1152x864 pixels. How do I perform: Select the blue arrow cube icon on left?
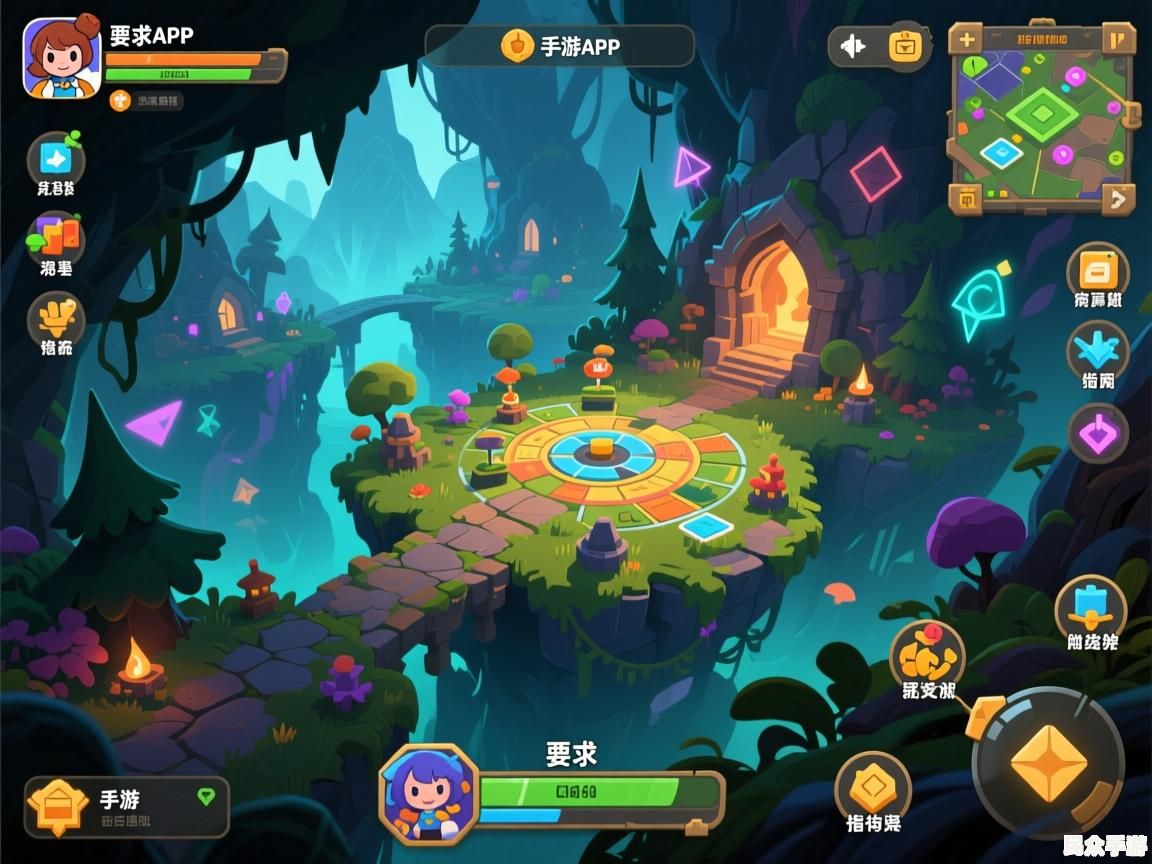tap(55, 159)
